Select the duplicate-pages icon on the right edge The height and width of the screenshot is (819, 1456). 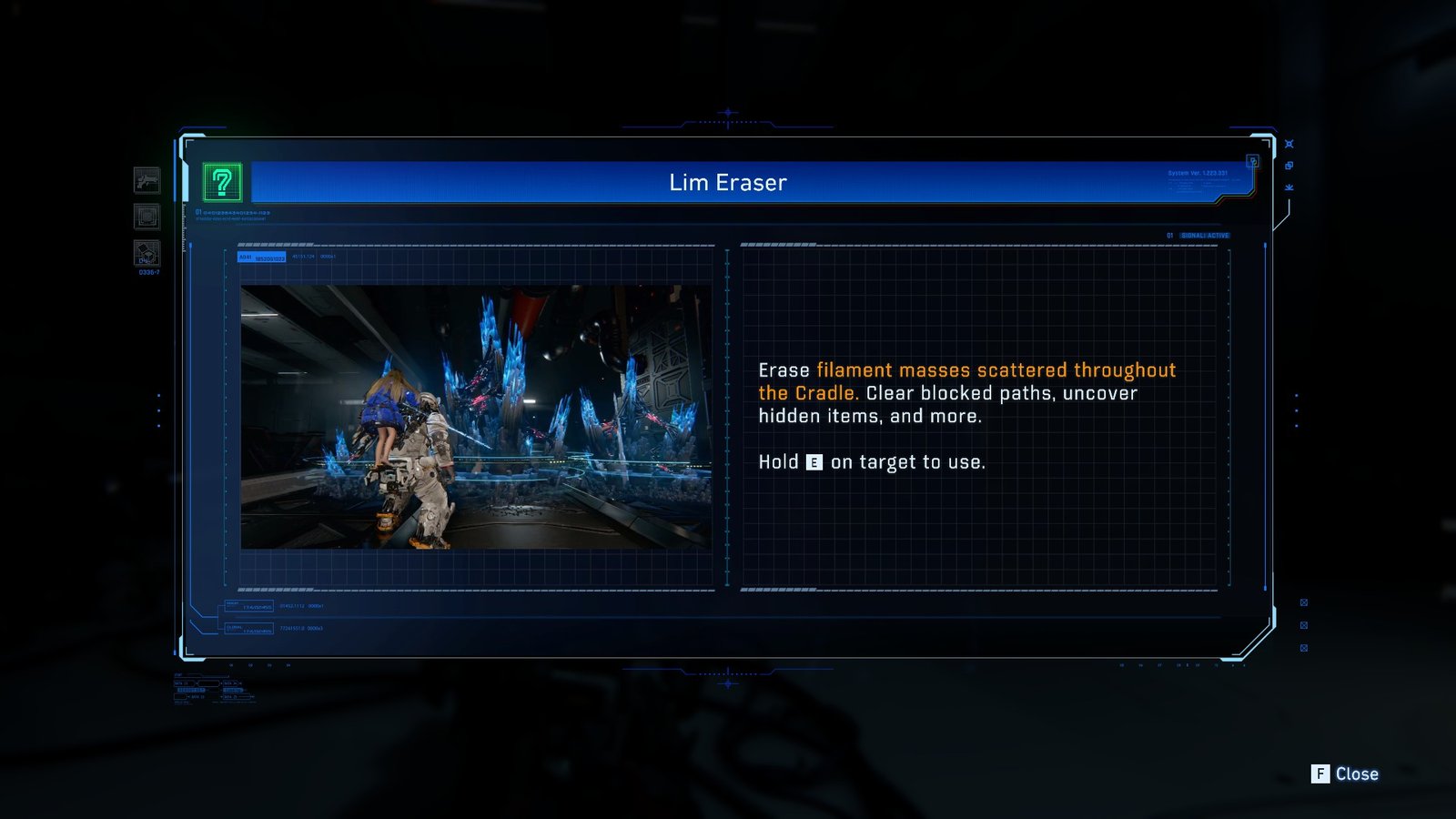[x=1289, y=165]
